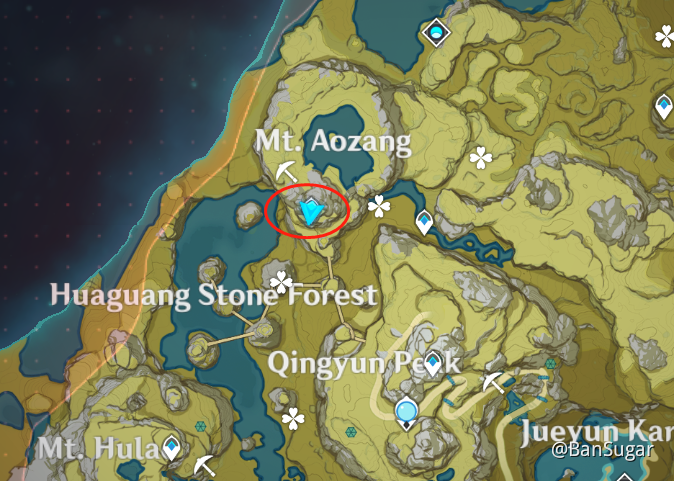Screen dimensions: 674x481
Task: Choose the teleport waypoint on the river east of Mt. Aozang
Action: [425, 222]
